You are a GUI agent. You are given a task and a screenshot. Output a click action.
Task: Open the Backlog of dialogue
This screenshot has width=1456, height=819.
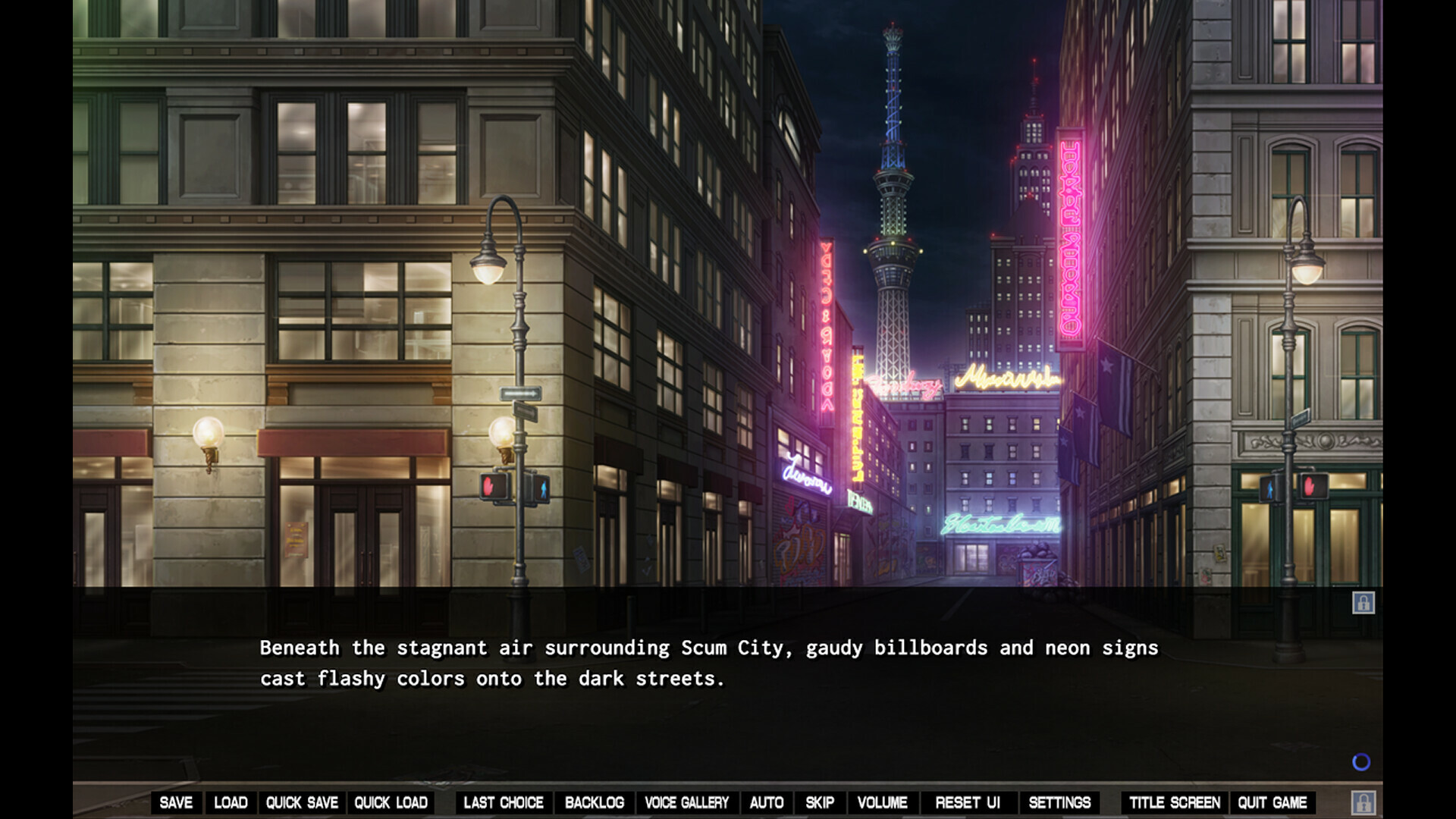[595, 802]
